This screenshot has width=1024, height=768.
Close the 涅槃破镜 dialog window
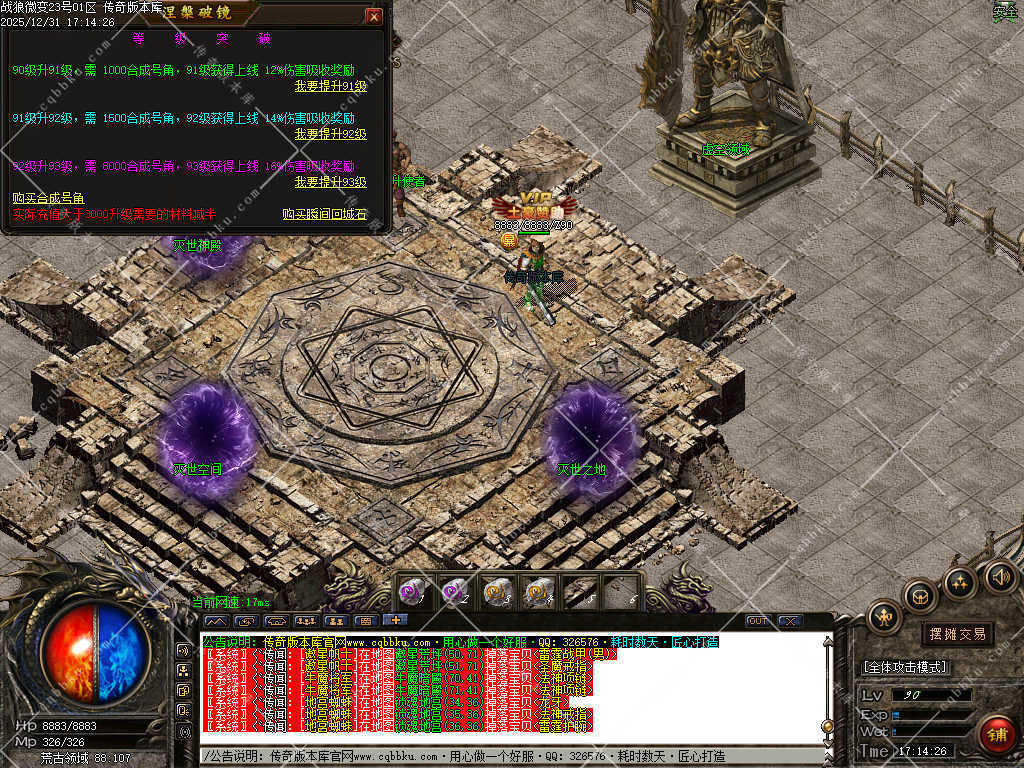pos(373,17)
